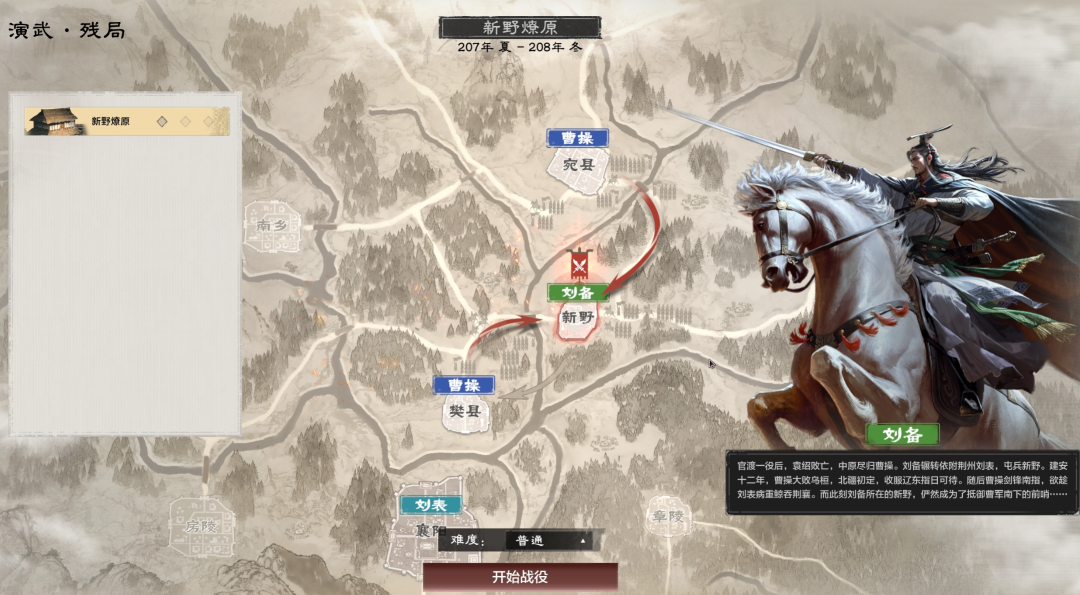Click the red battle banner icon
Viewport: 1080px width, 595px height.
click(578, 265)
